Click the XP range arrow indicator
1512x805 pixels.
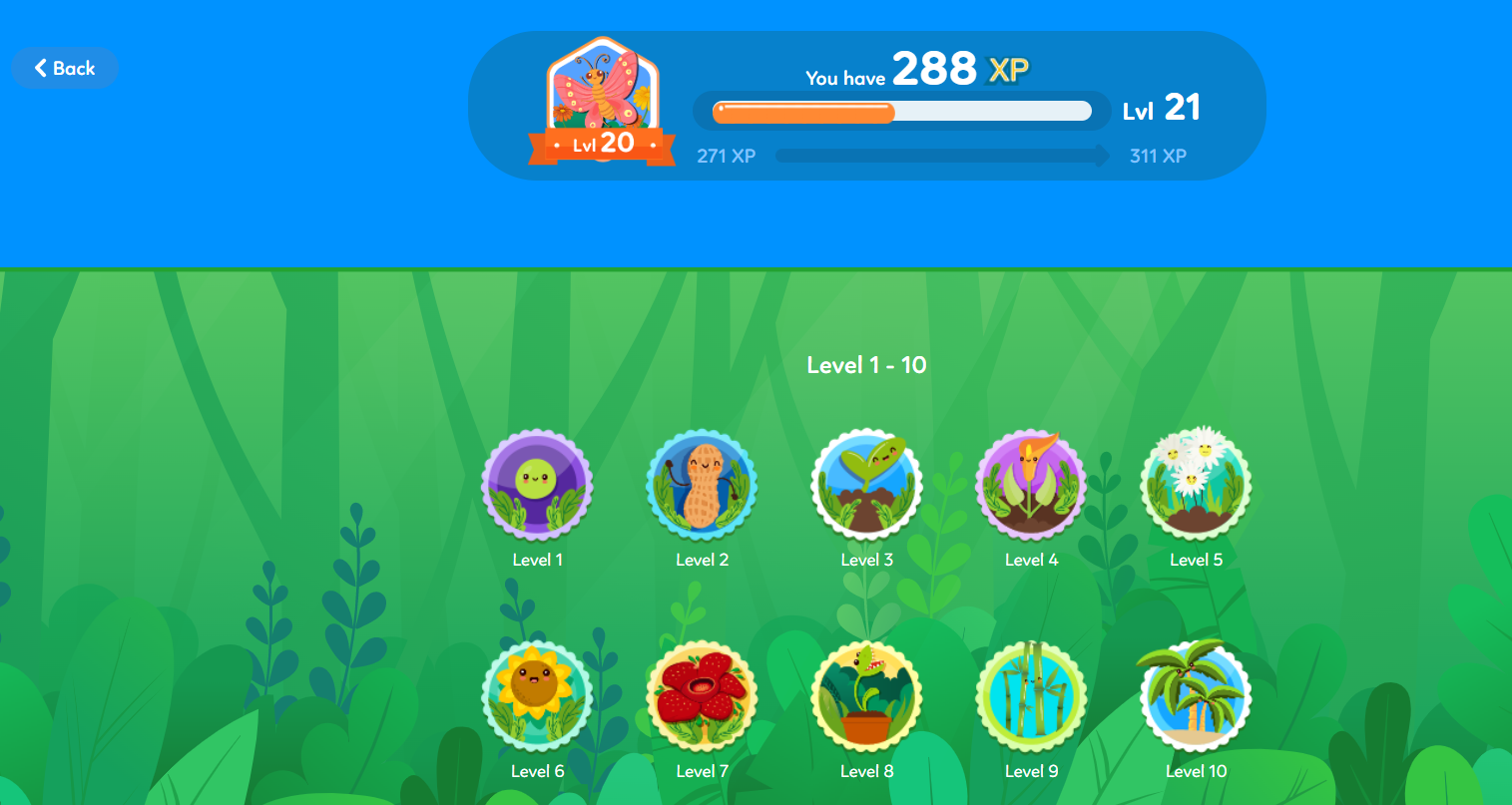point(941,156)
